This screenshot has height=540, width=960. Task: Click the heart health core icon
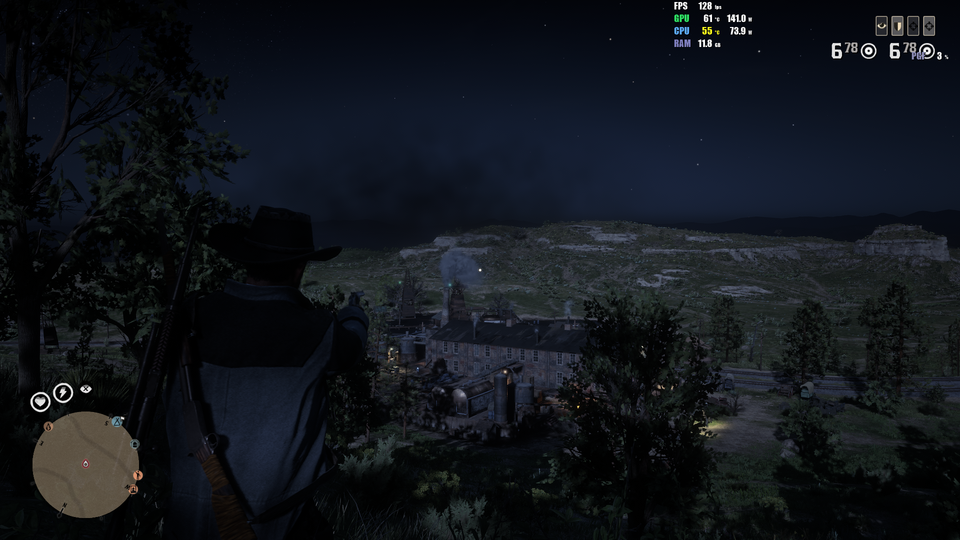(40, 401)
